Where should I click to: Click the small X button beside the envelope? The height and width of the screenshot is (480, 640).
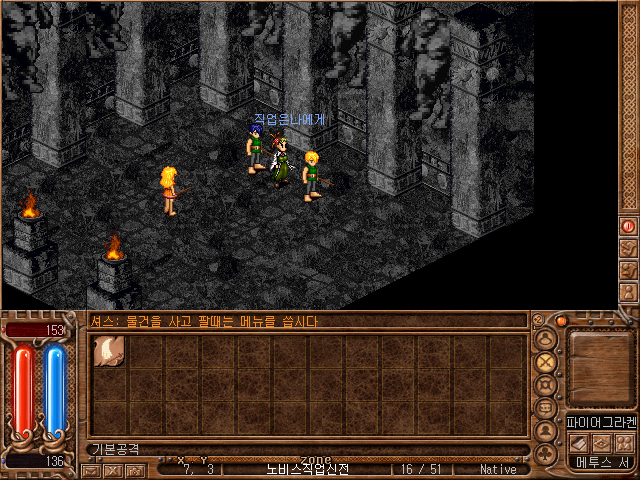tap(112, 470)
